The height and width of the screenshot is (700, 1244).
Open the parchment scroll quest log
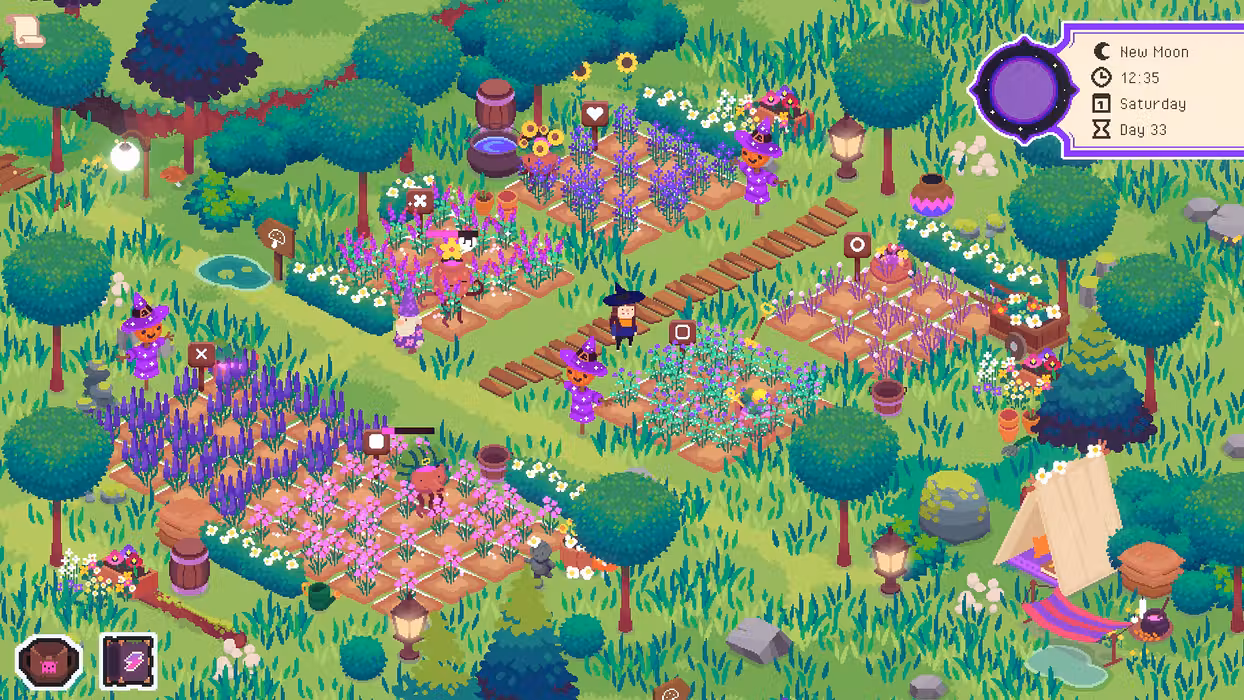(x=28, y=30)
